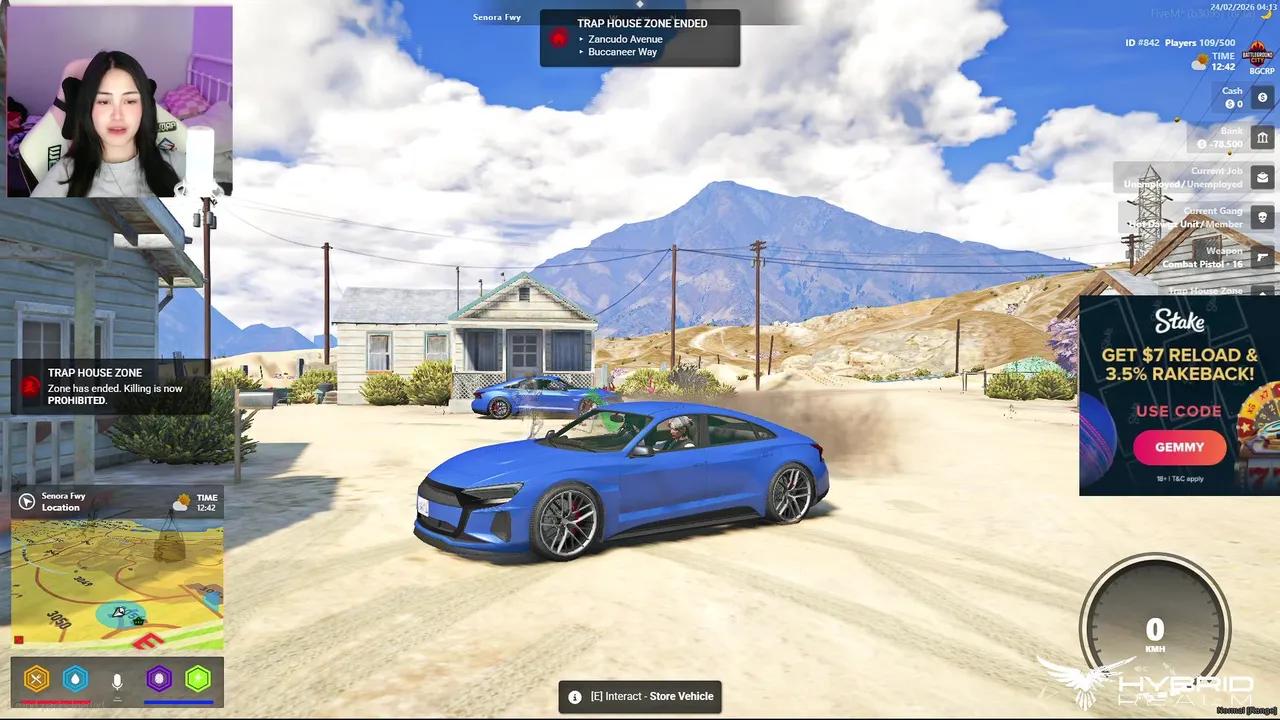Open the Stake logo on the ad banner

click(1179, 321)
